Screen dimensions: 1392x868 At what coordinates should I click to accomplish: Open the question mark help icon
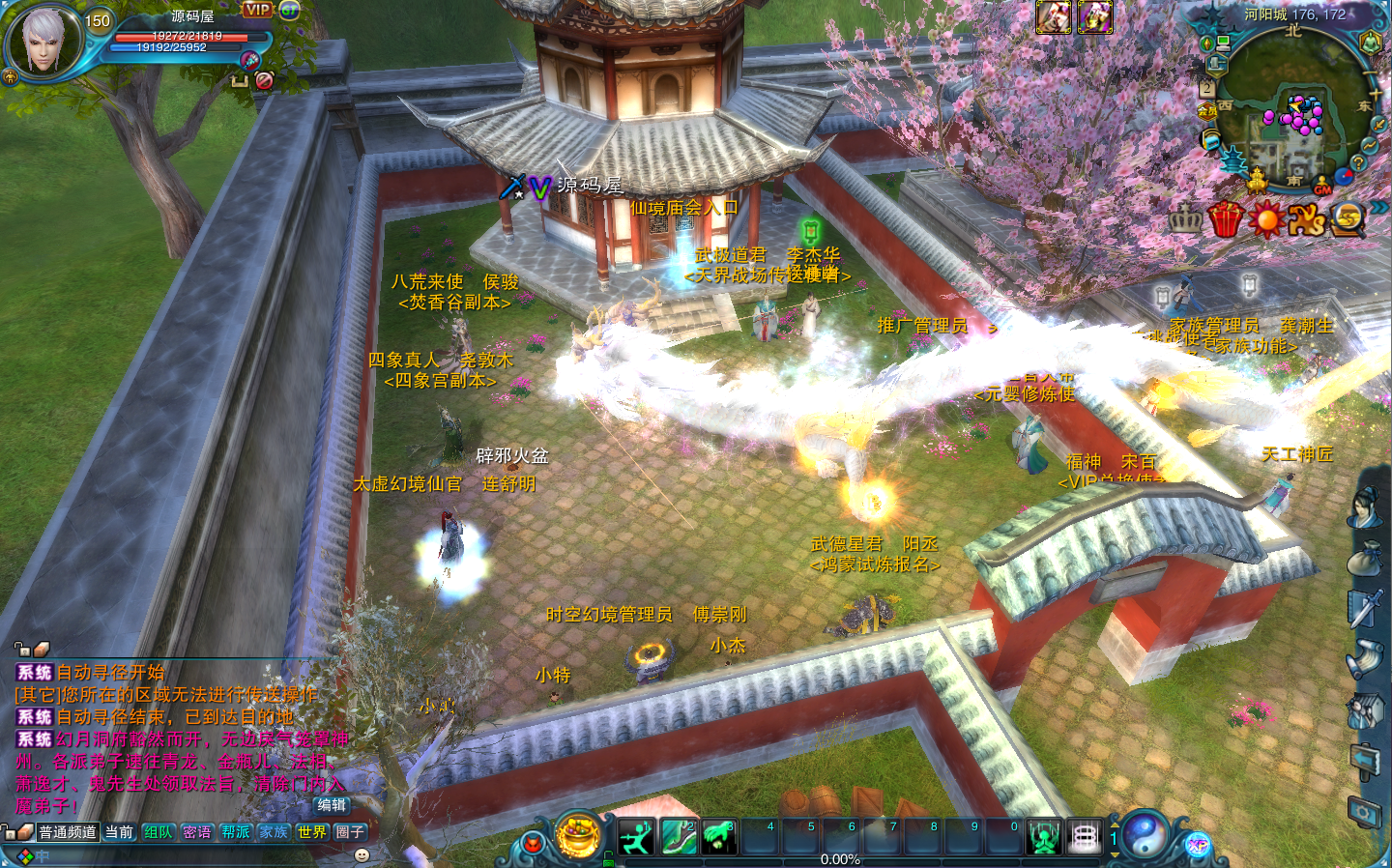click(1357, 164)
